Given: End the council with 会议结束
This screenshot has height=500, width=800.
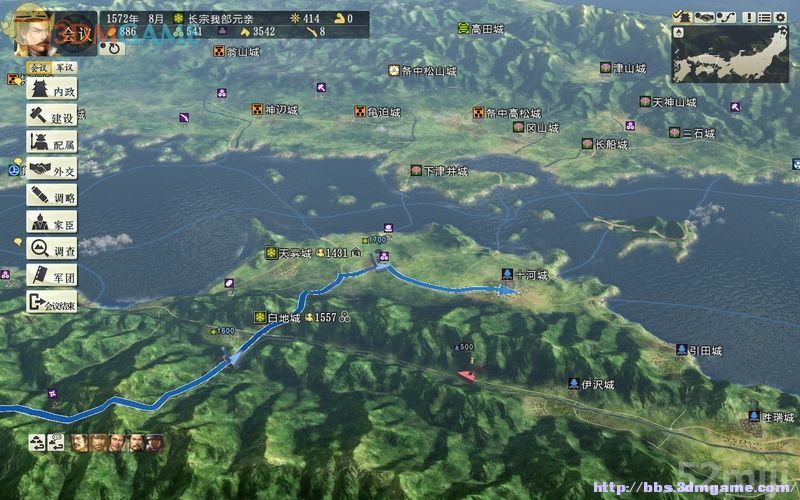Looking at the screenshot, I should point(52,302).
